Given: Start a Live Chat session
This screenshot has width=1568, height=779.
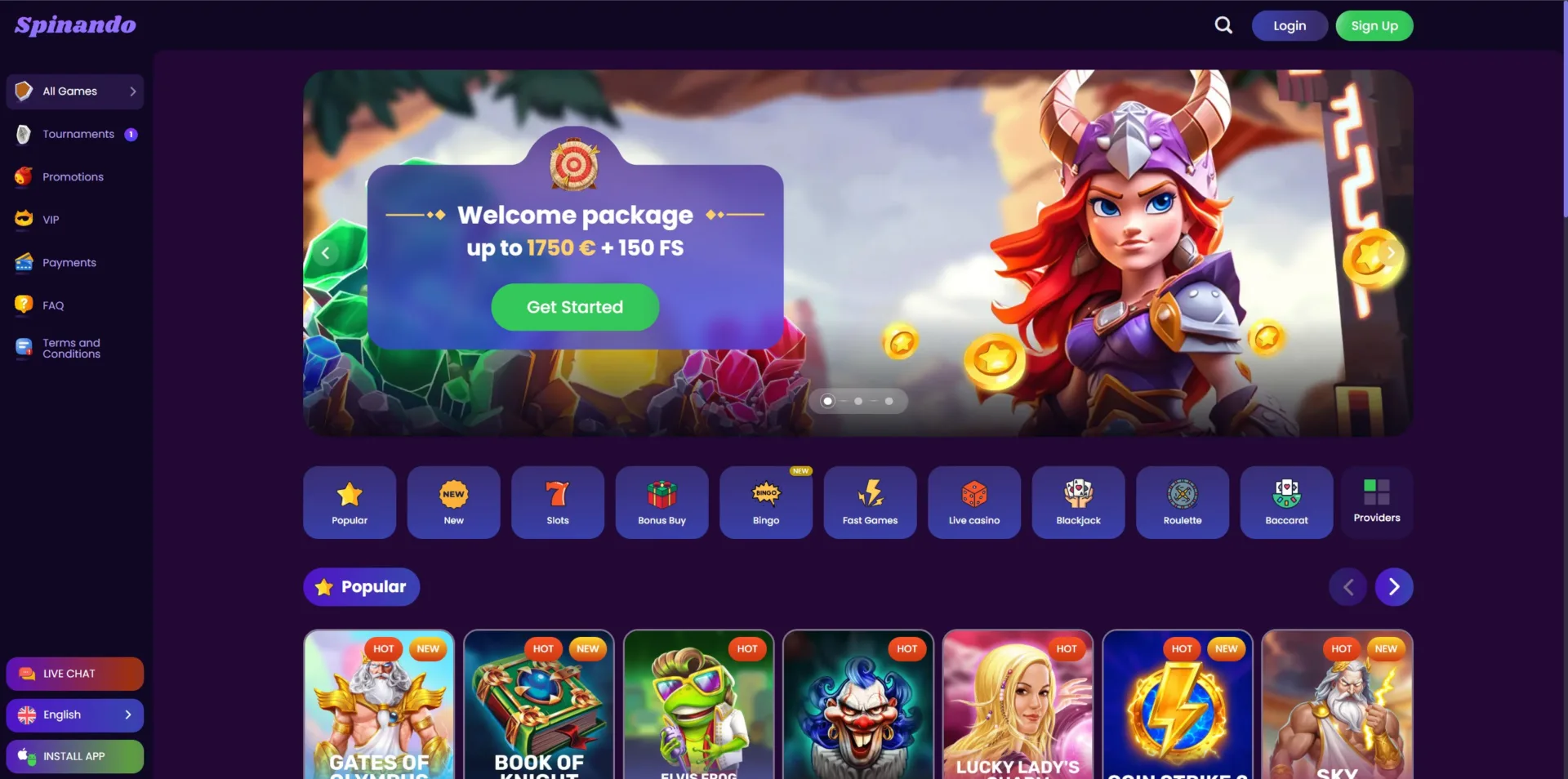Looking at the screenshot, I should 75,674.
